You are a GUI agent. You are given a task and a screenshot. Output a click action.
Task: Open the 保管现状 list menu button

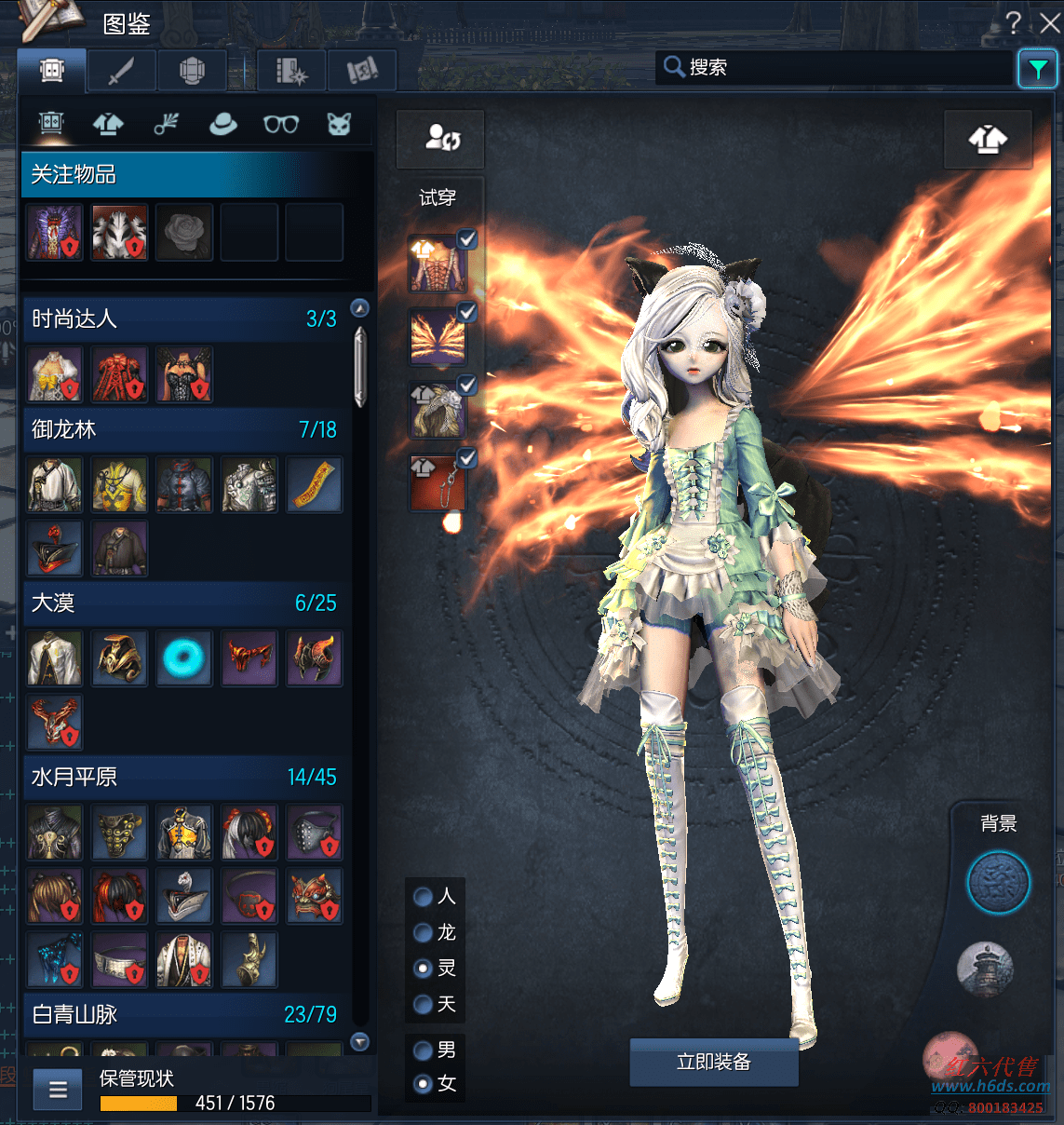click(x=58, y=1090)
